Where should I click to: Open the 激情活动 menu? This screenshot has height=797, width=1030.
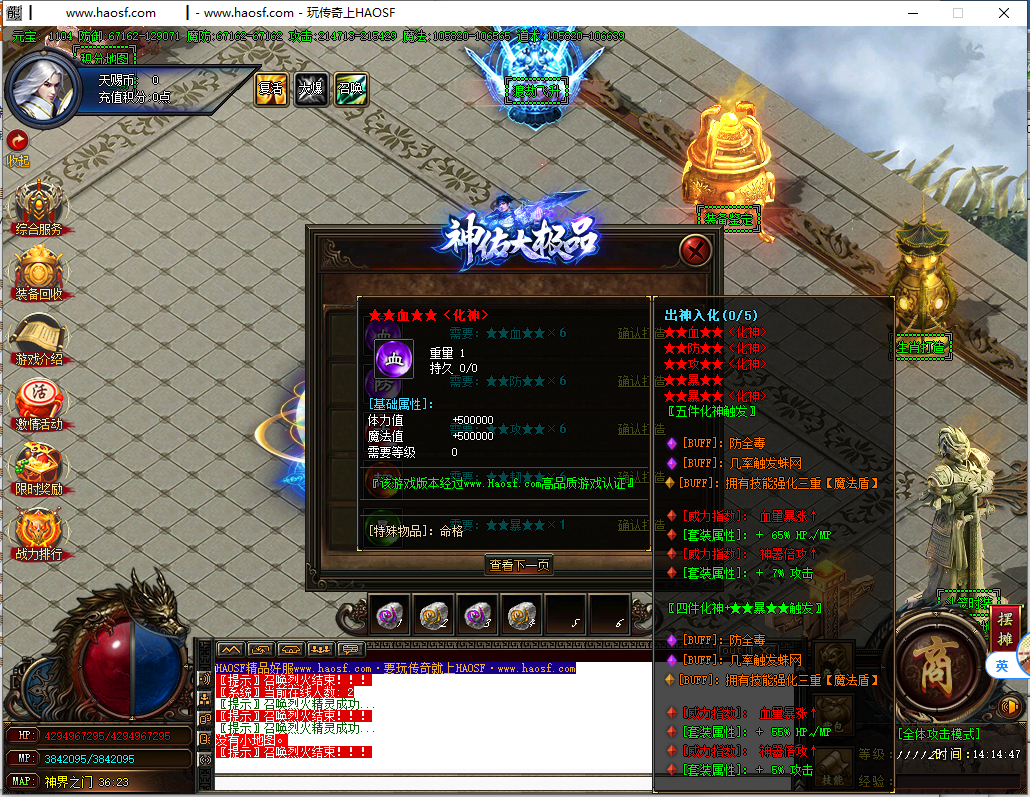coord(38,402)
